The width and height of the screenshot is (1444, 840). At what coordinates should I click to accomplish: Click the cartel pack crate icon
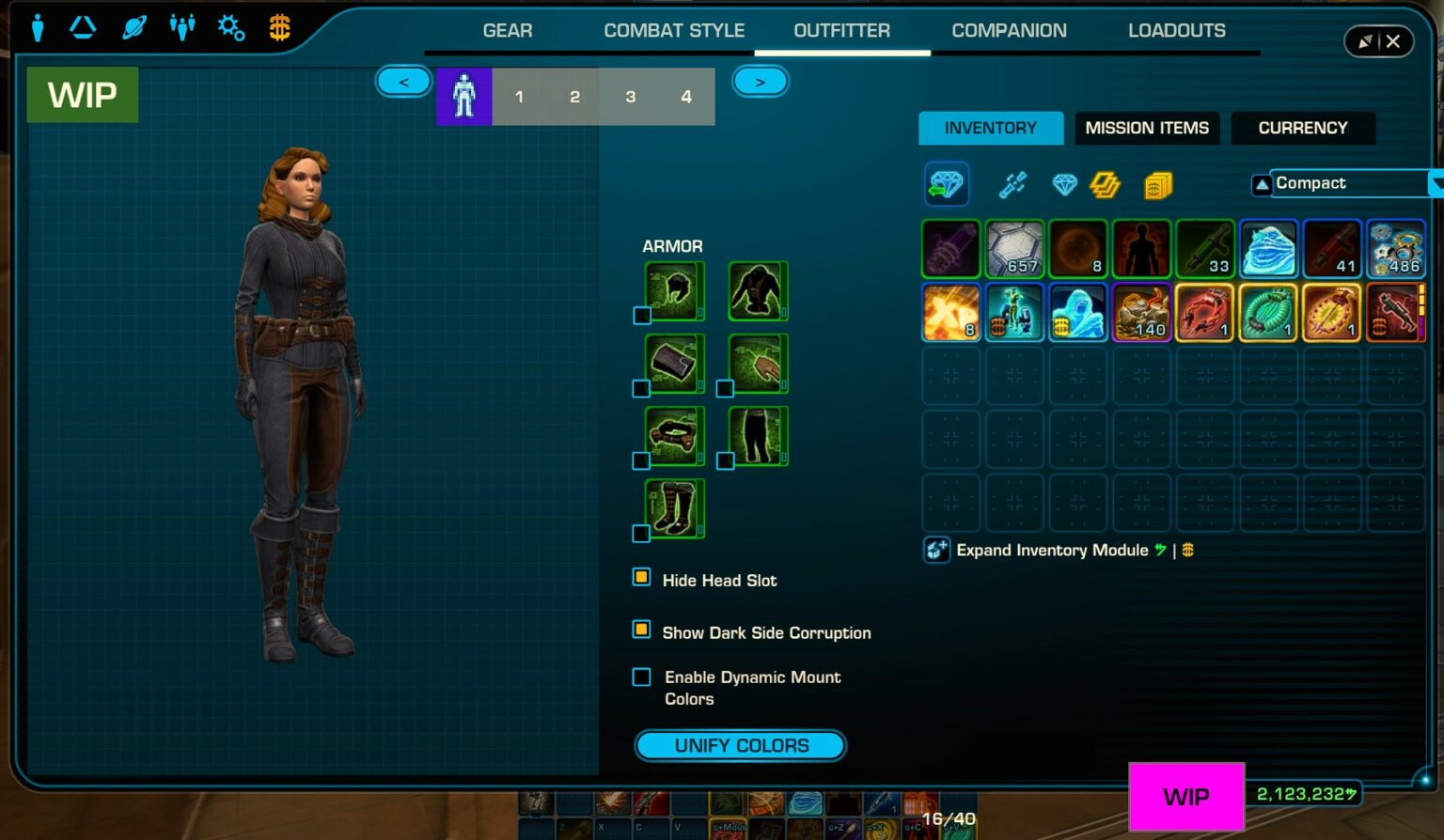click(1158, 185)
